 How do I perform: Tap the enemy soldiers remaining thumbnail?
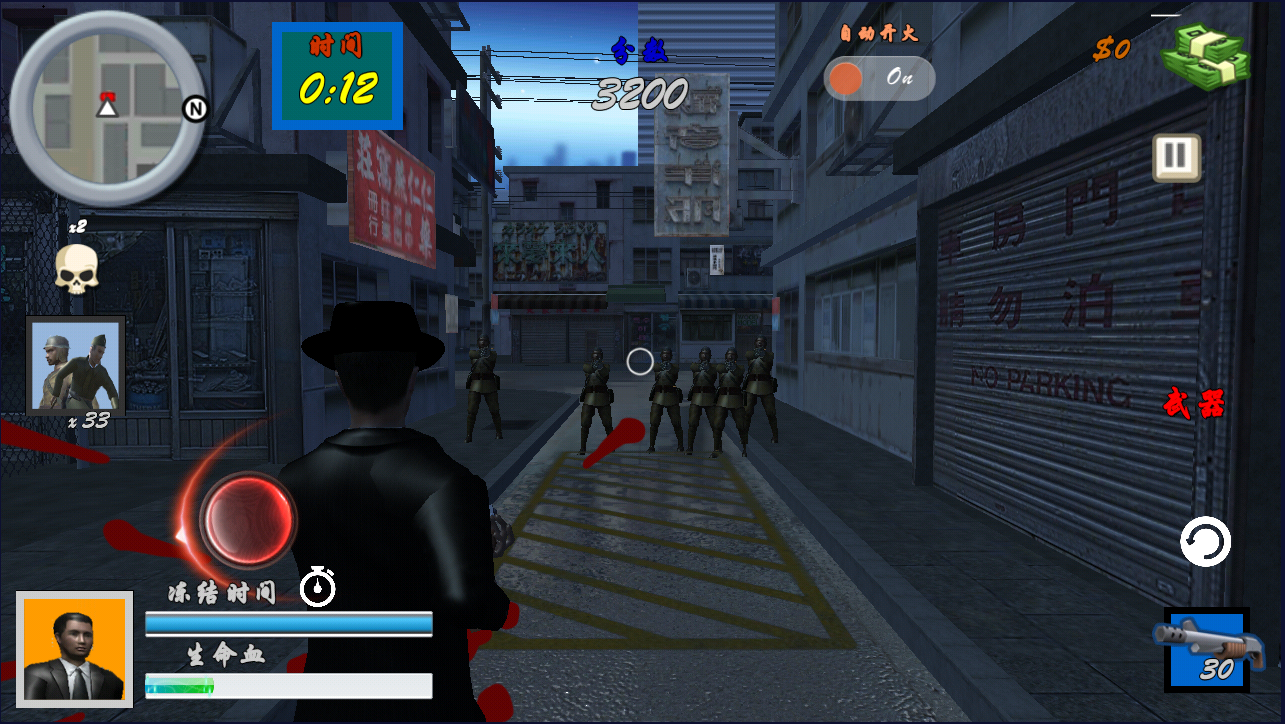tap(76, 366)
